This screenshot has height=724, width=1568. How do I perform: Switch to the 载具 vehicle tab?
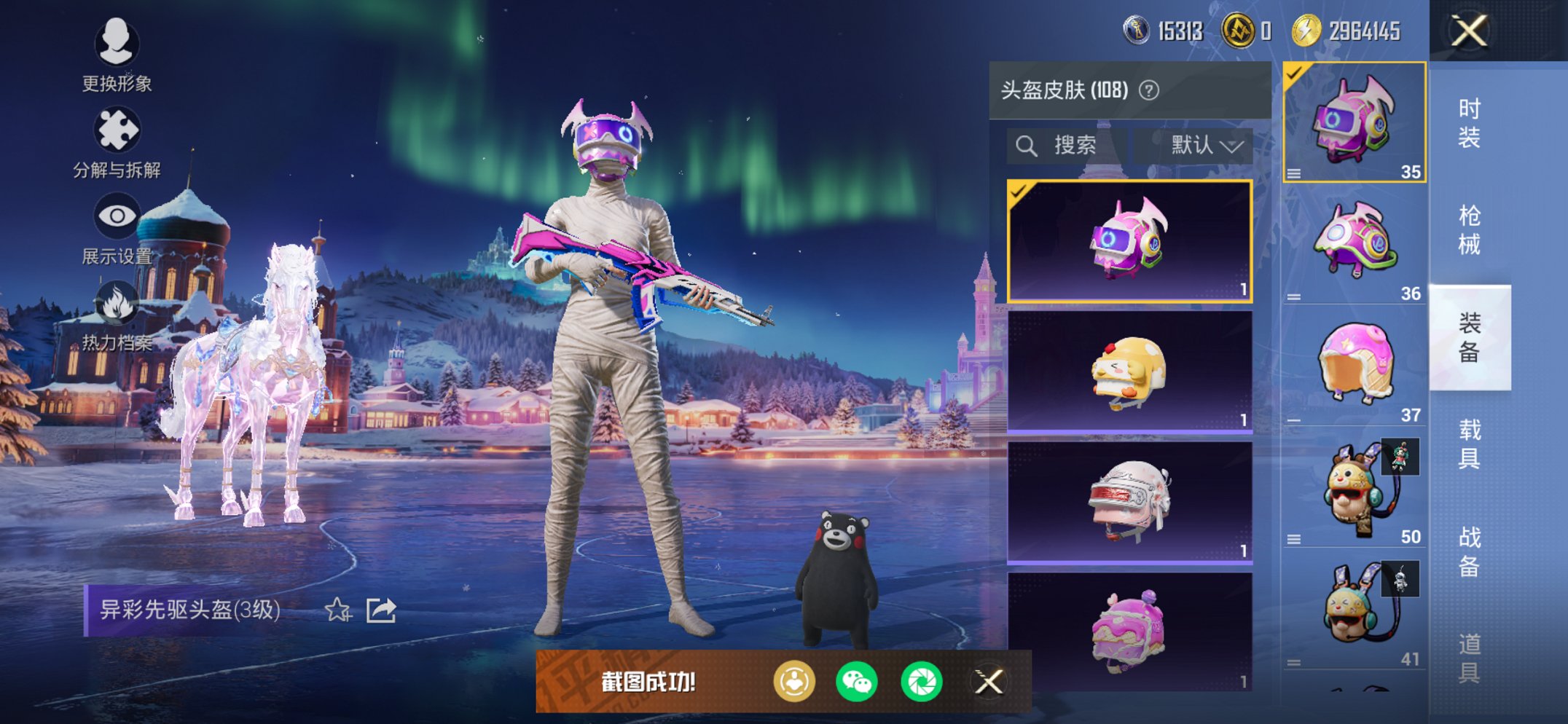(1469, 444)
